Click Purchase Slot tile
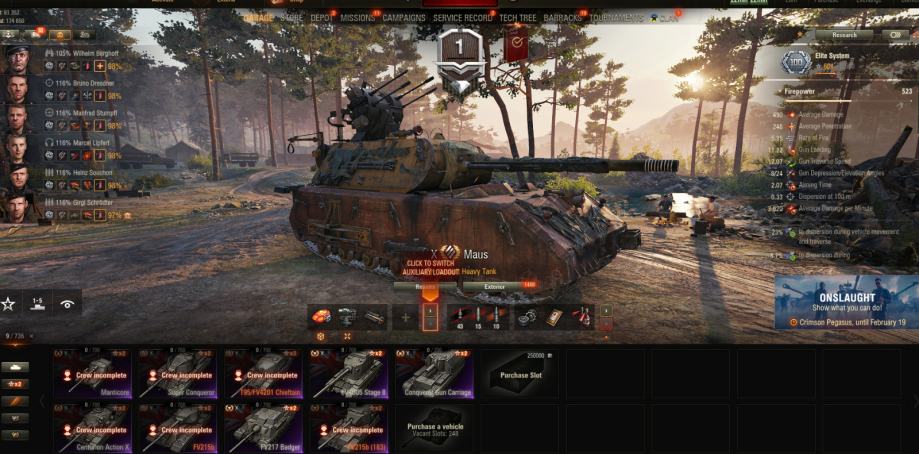This screenshot has width=919, height=454. click(x=520, y=373)
